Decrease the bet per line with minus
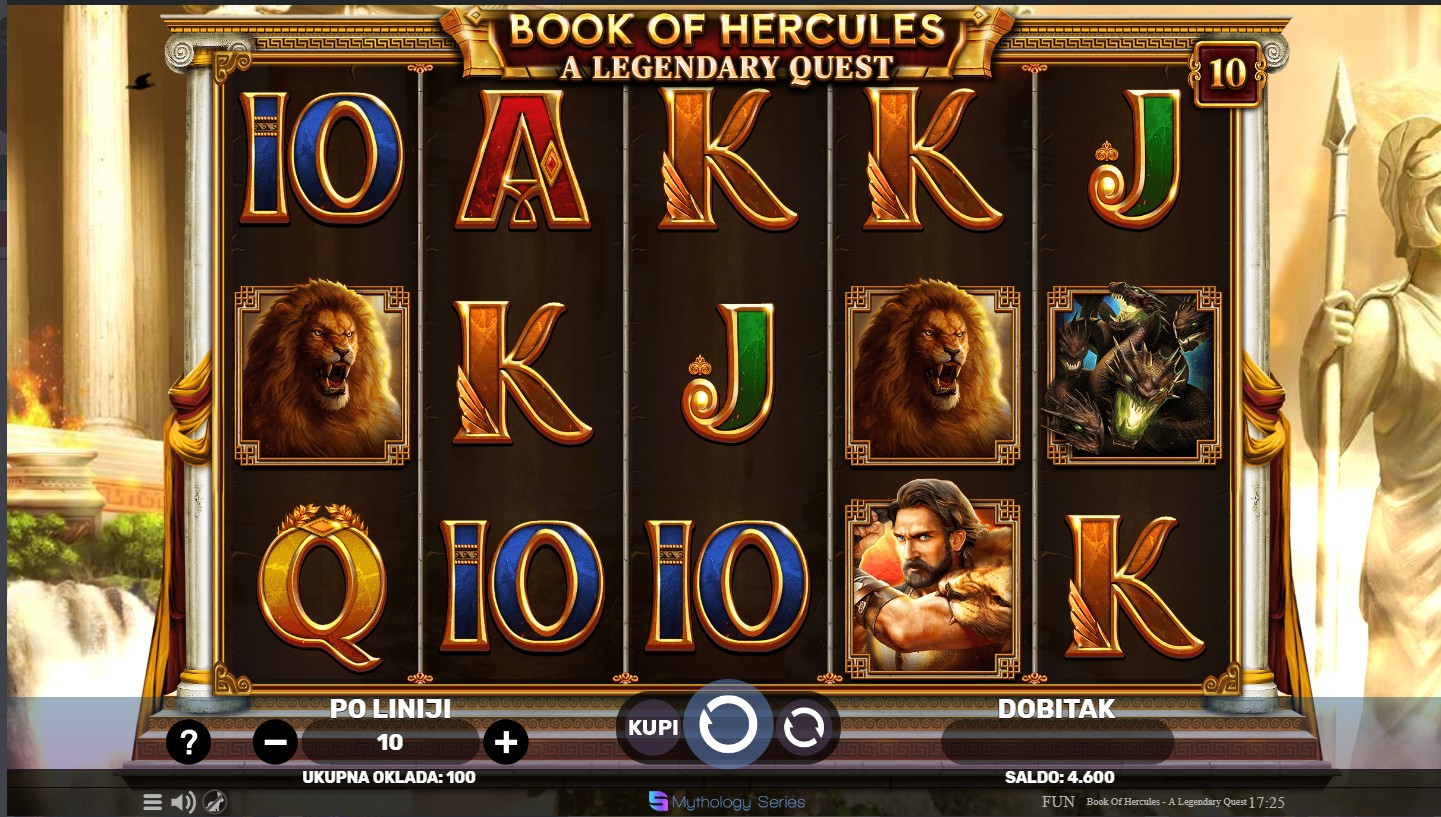1441x817 pixels. (275, 742)
